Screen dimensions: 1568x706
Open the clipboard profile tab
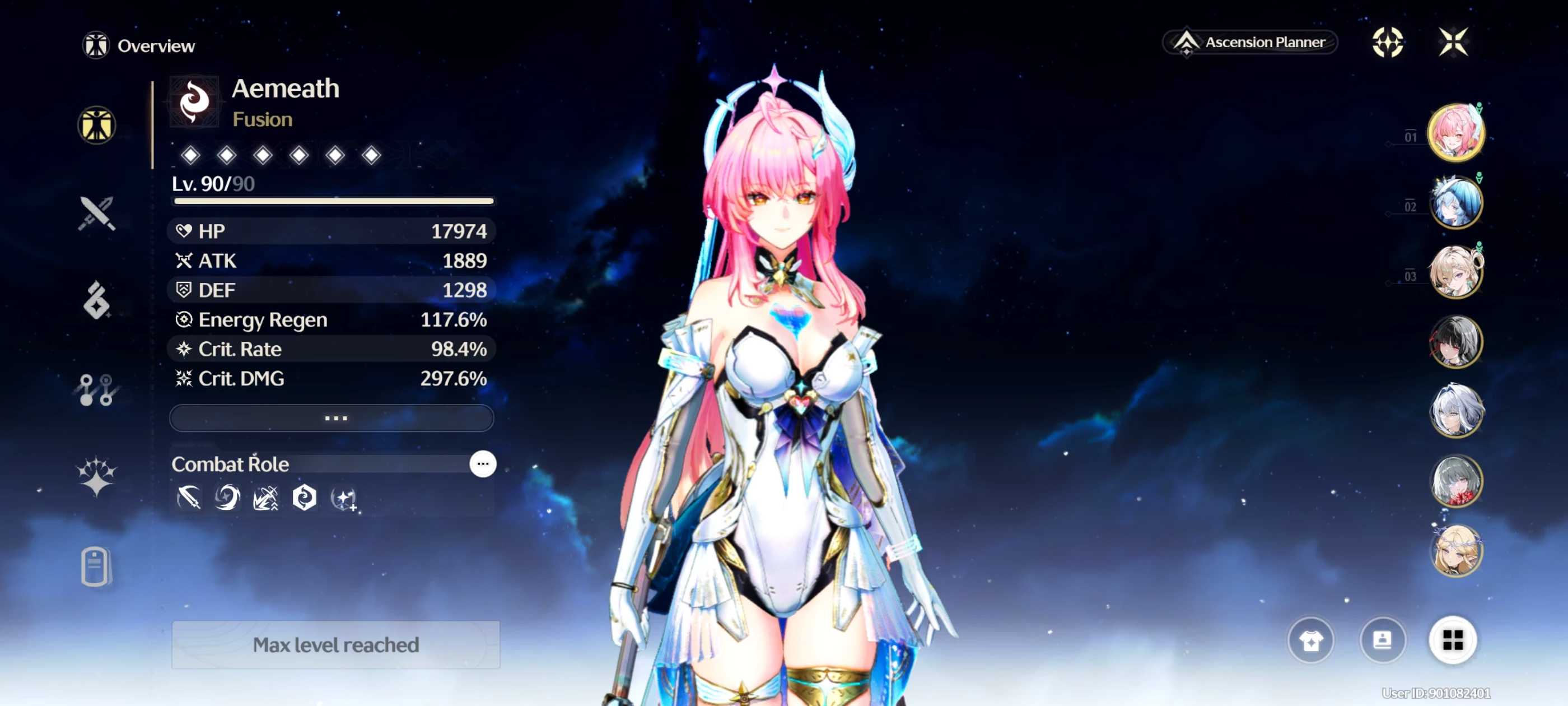coord(95,566)
